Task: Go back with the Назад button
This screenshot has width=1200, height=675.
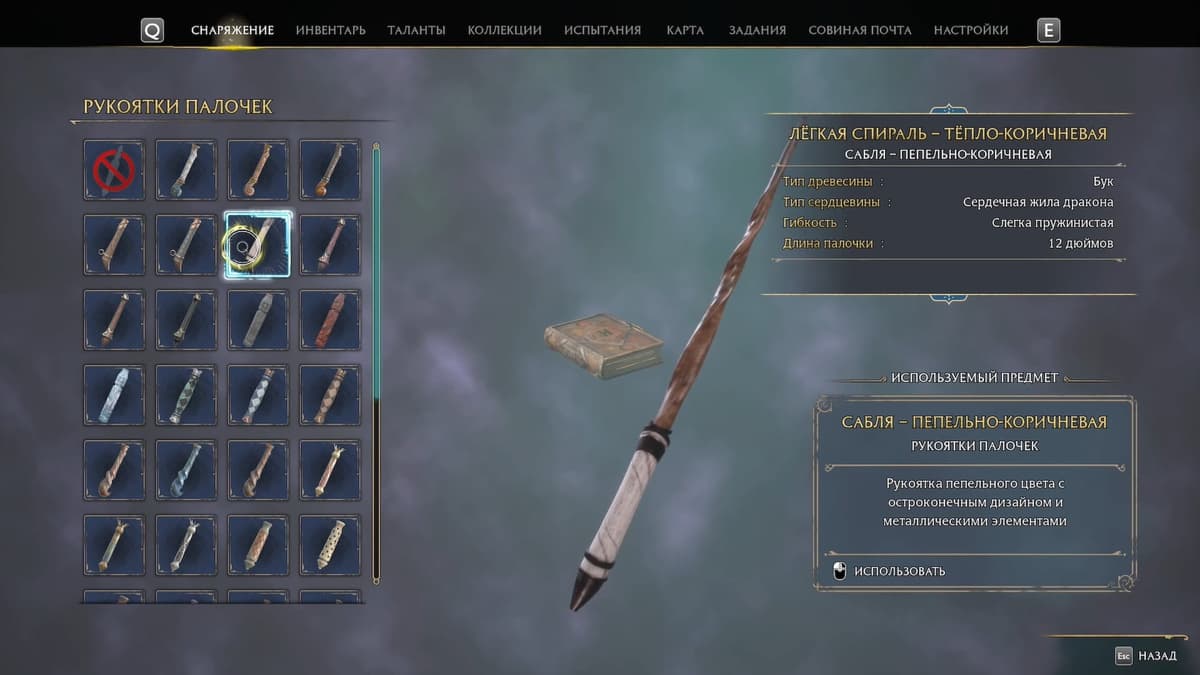Action: pyautogui.click(x=1148, y=656)
